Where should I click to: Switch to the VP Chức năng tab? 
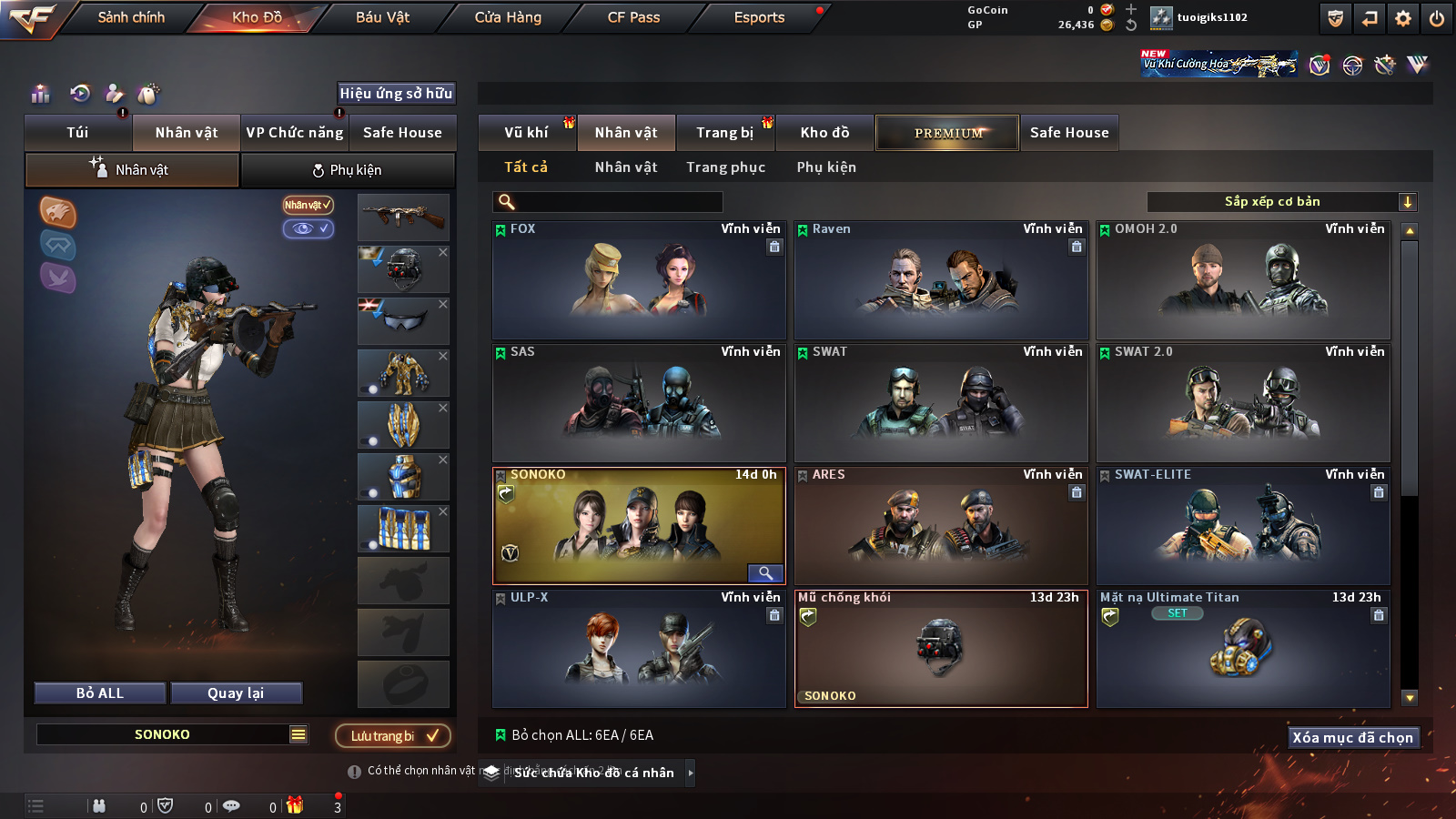pos(295,133)
